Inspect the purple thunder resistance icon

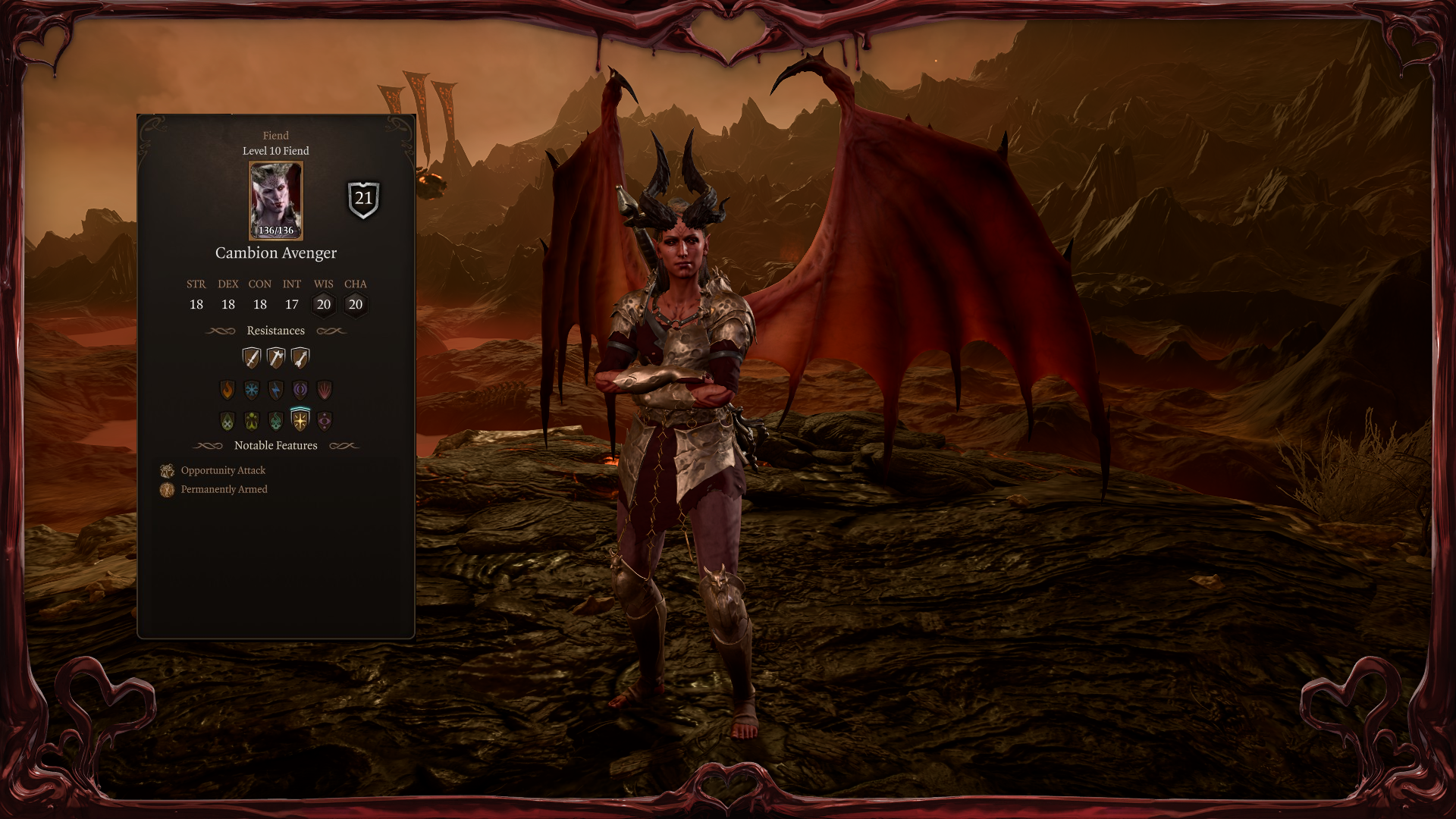(x=300, y=390)
